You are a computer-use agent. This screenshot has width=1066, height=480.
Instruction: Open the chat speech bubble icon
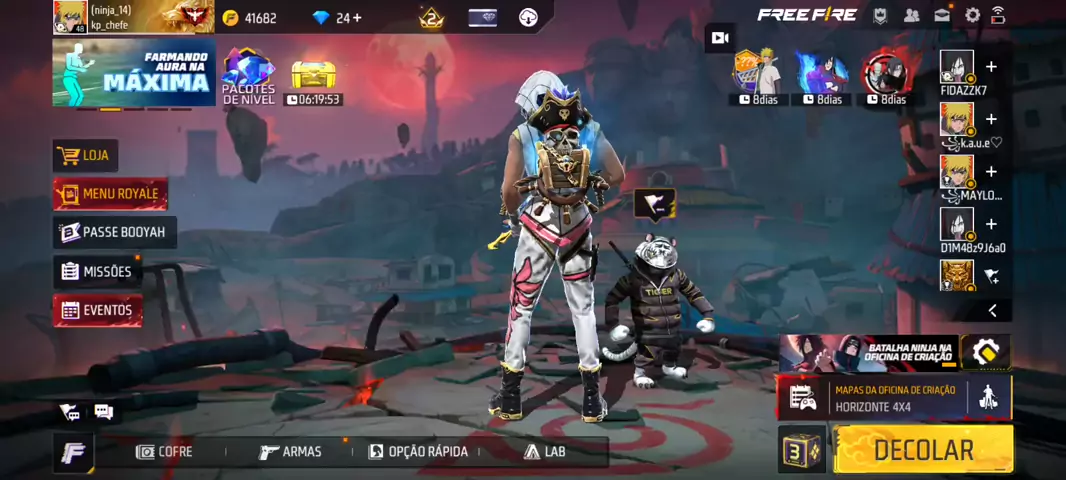[103, 412]
